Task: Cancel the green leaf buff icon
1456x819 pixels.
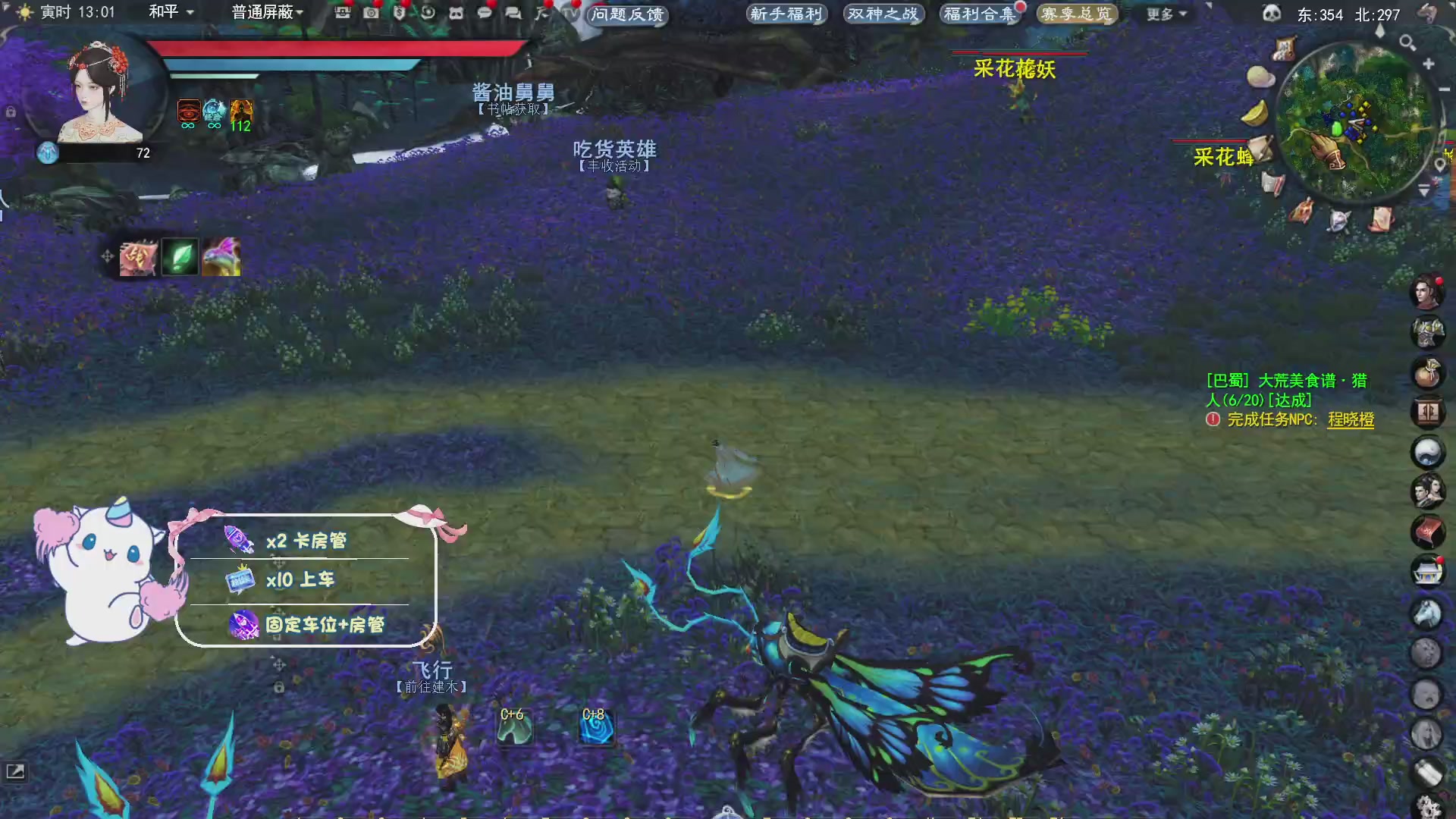Action: (179, 258)
